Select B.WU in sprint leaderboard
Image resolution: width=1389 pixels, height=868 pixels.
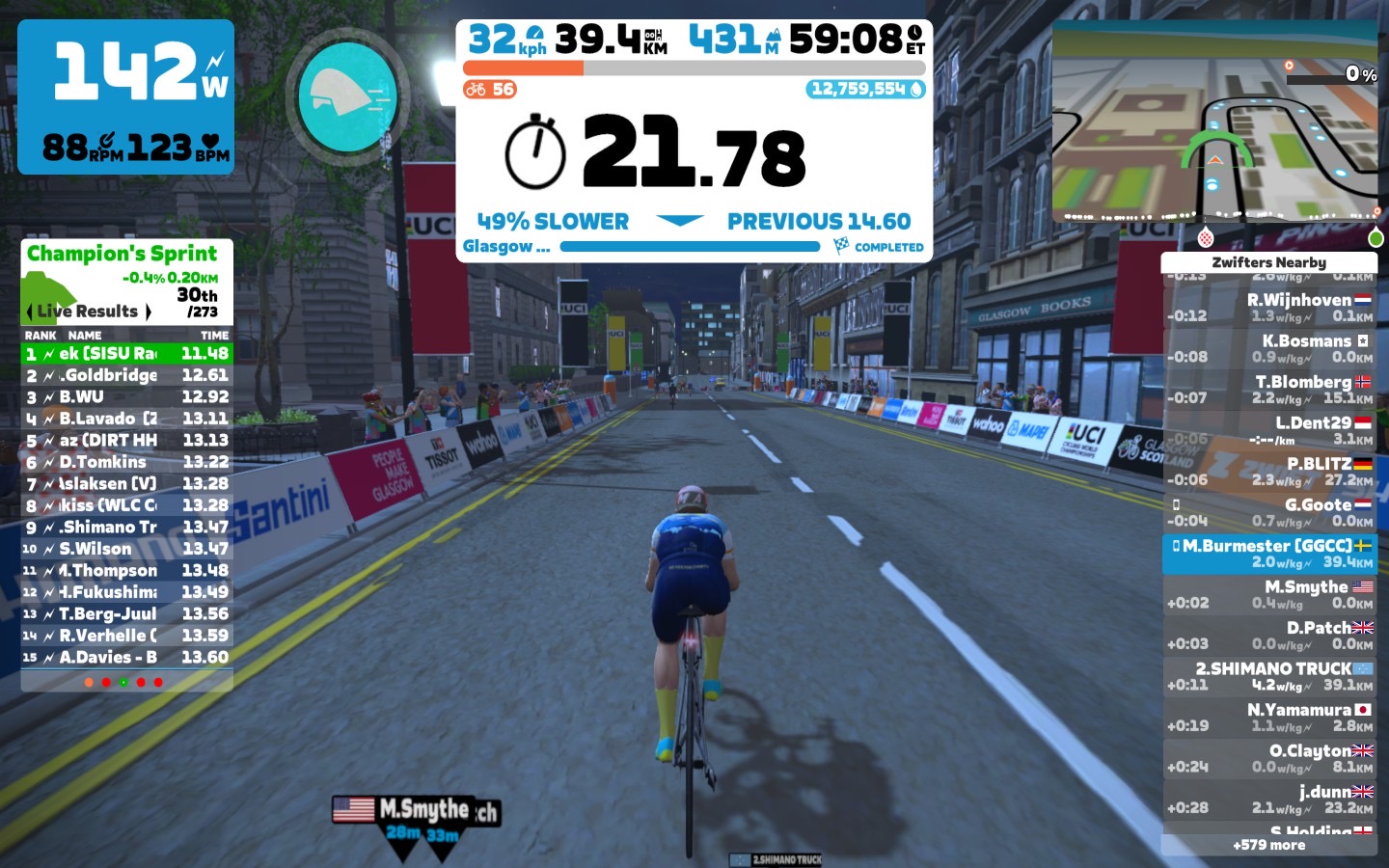tap(126, 397)
